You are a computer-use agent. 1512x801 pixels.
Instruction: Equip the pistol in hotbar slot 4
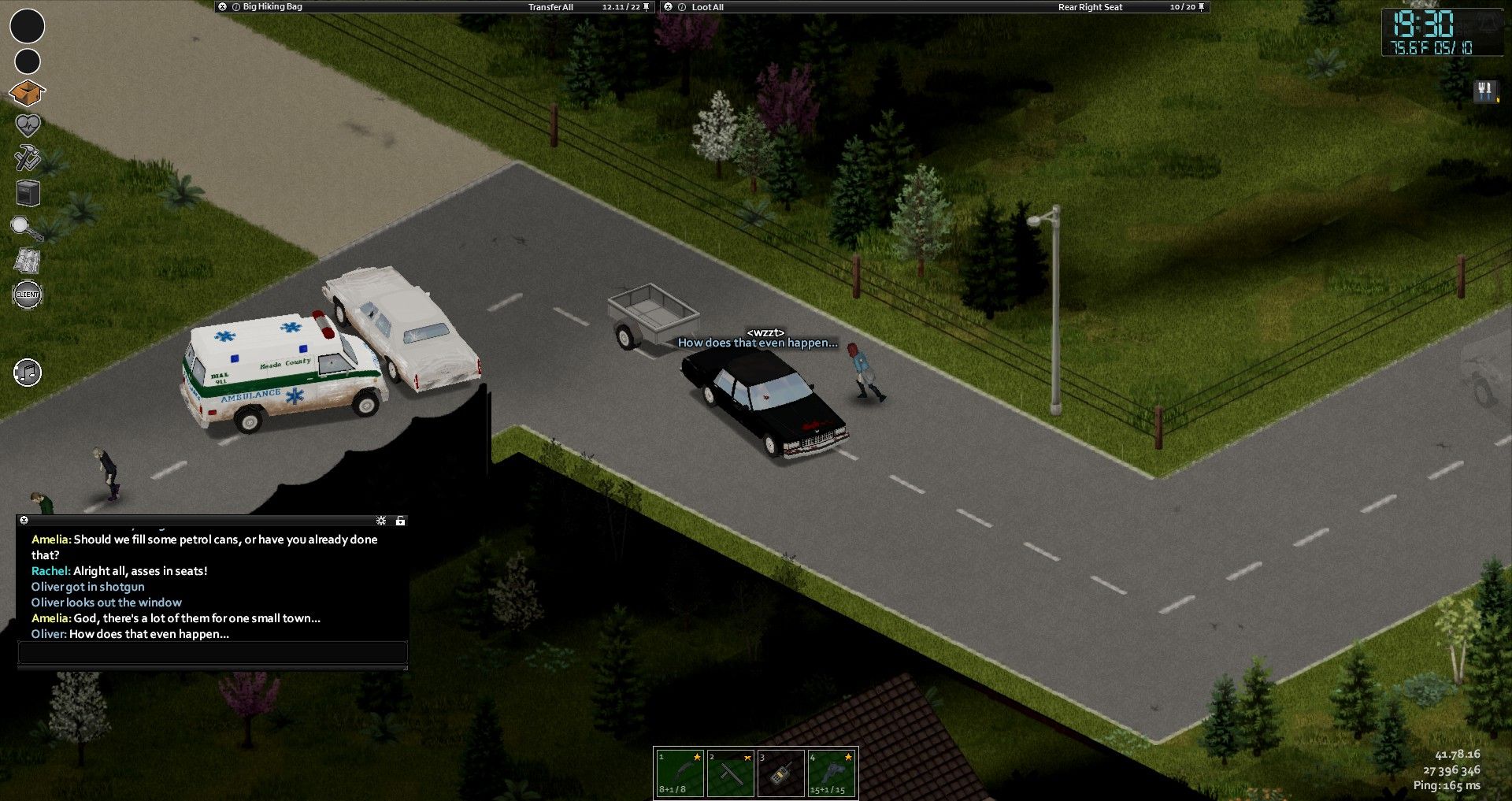tap(831, 773)
